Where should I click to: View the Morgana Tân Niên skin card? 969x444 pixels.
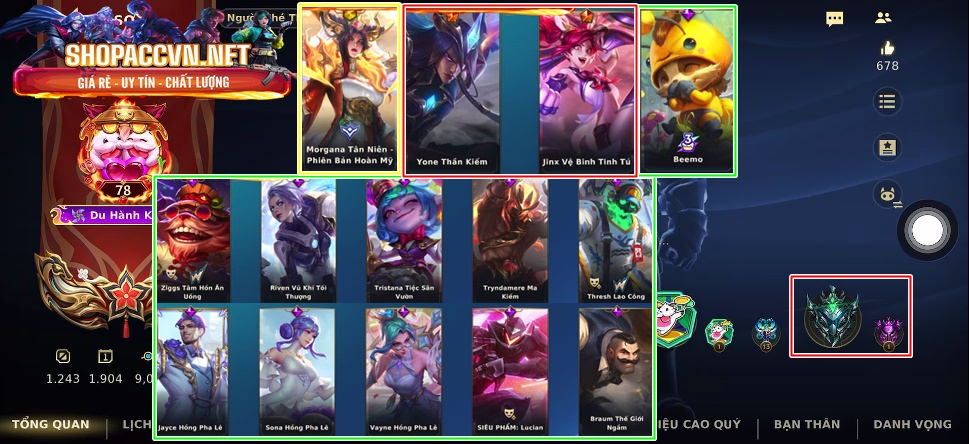(350, 88)
